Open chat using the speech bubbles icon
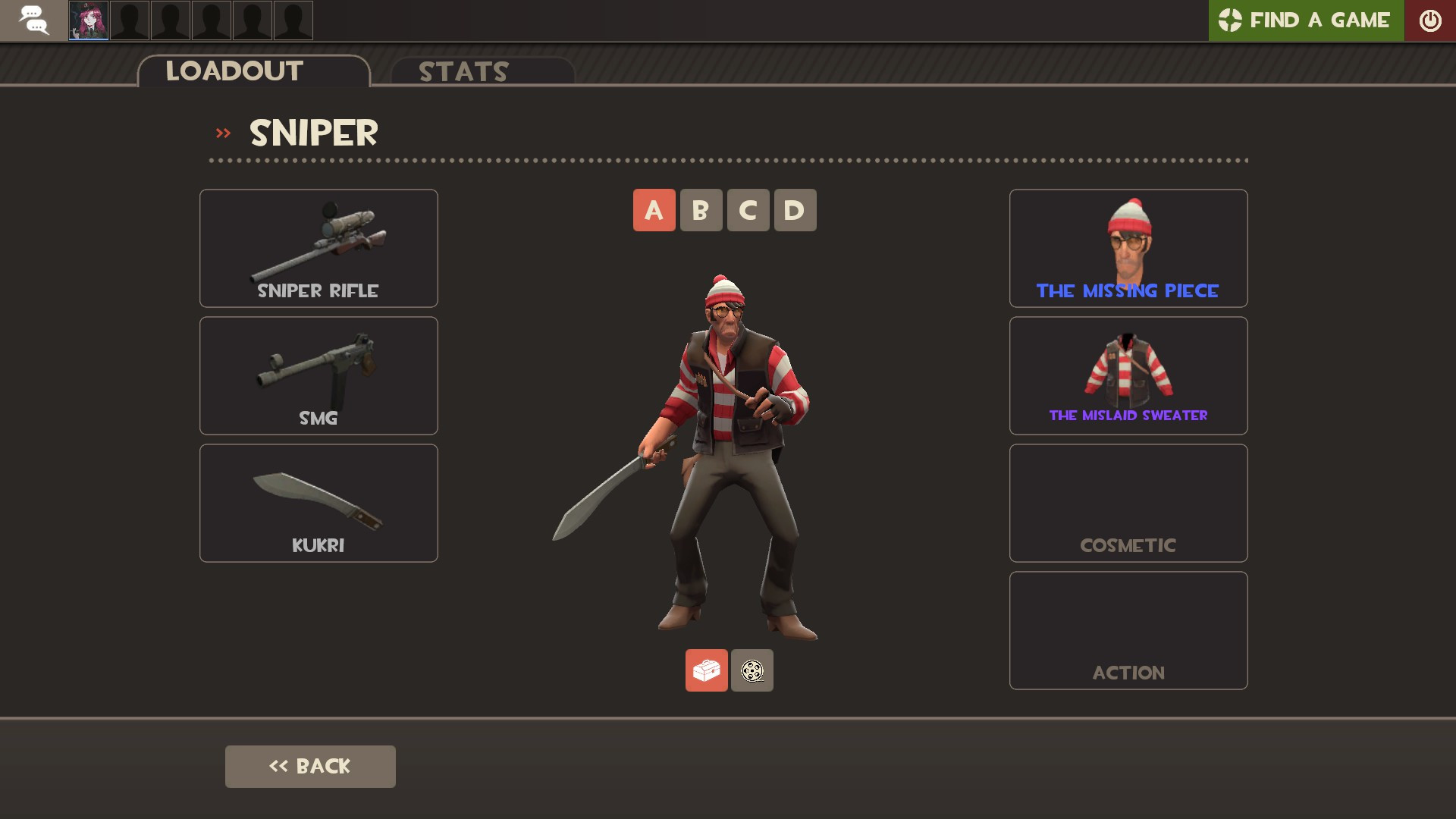 33,20
